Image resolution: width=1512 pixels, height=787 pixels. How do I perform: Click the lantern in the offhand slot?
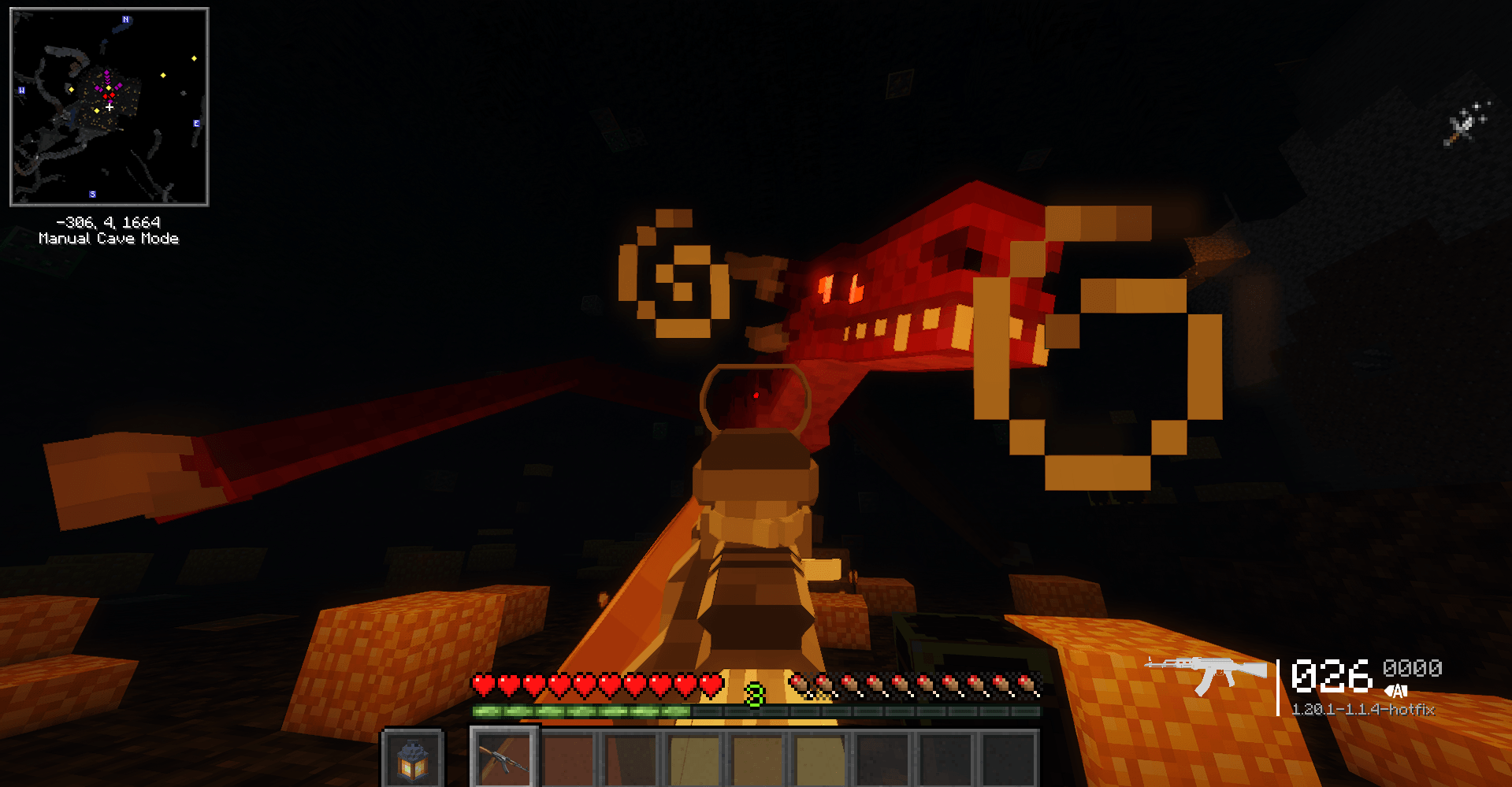413,761
